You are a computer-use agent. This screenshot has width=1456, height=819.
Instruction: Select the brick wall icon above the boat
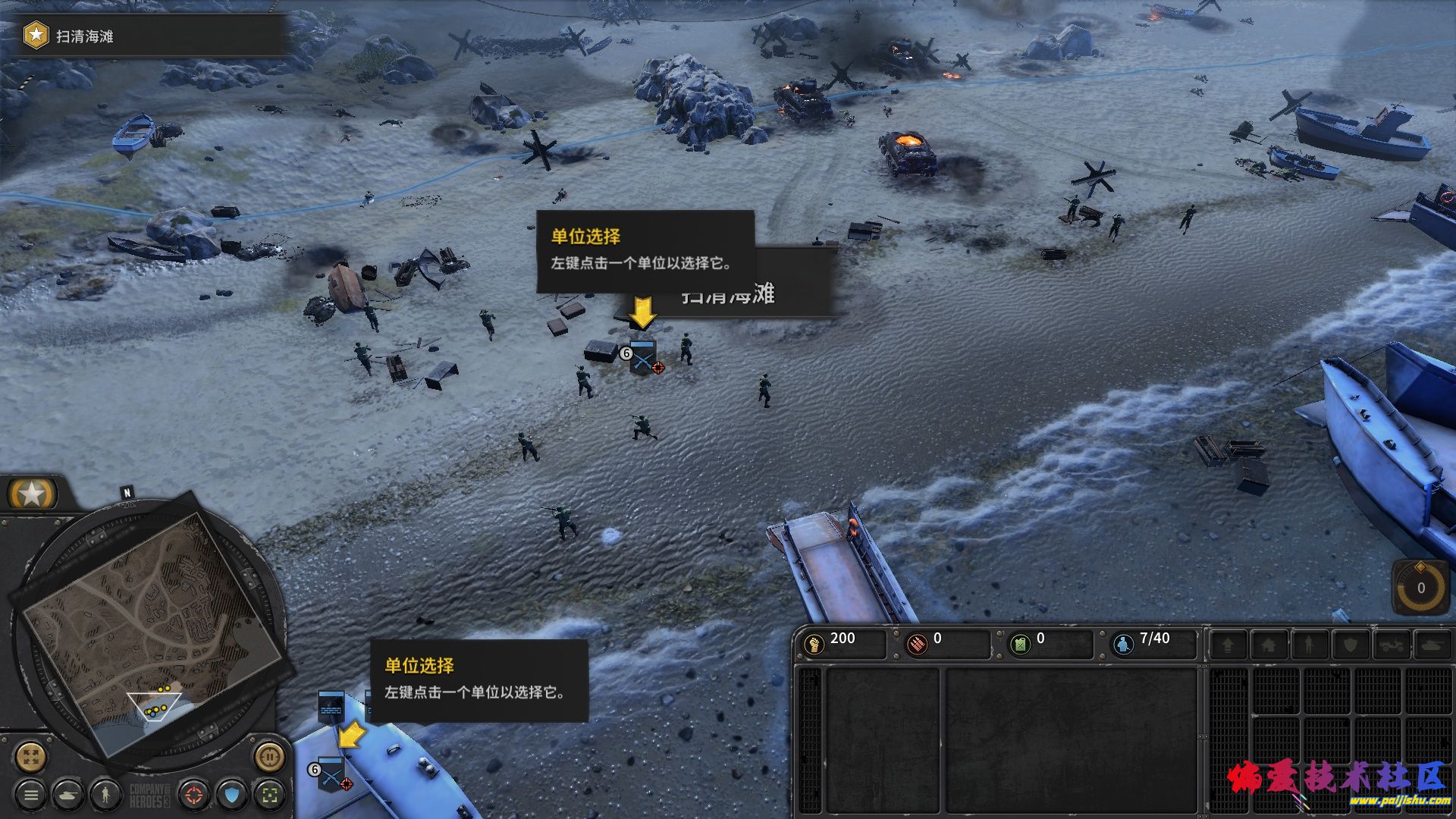click(x=331, y=707)
